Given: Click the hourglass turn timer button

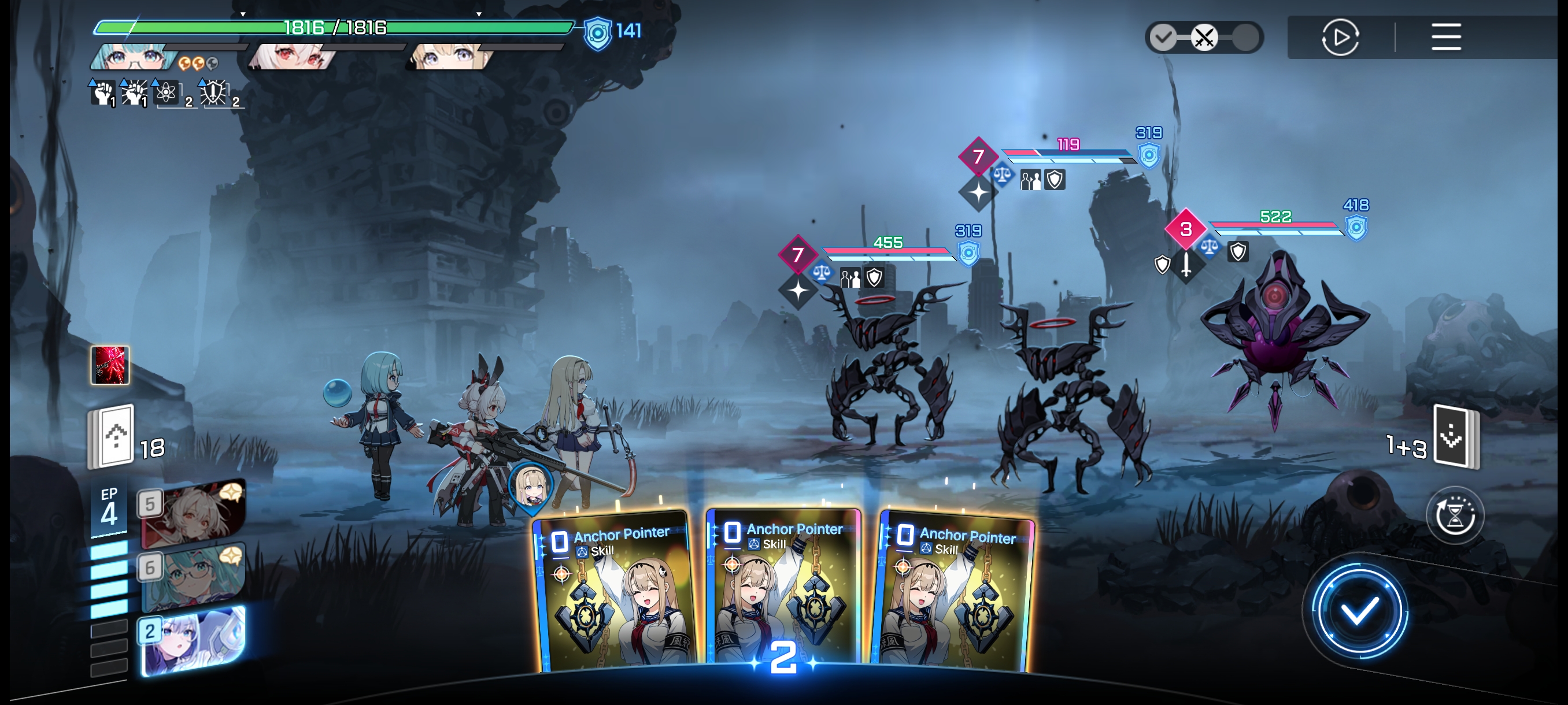Looking at the screenshot, I should tap(1454, 516).
